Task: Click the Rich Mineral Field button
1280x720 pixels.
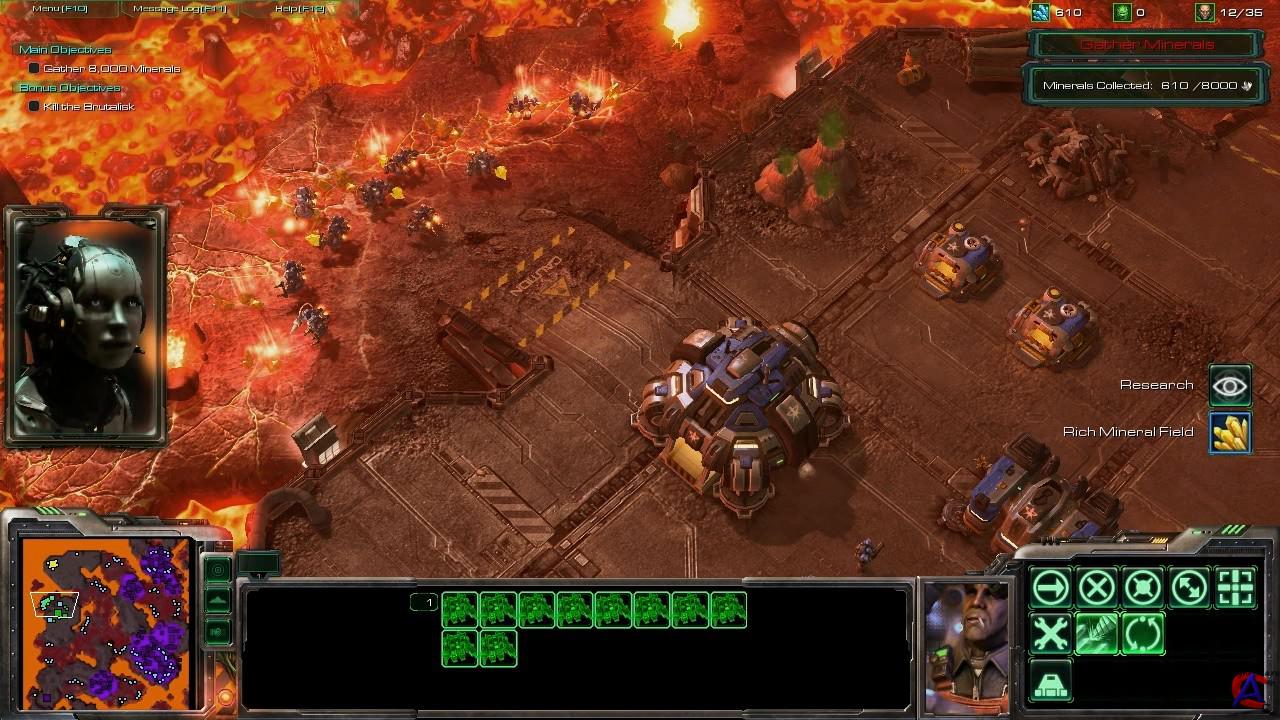Action: point(1230,432)
